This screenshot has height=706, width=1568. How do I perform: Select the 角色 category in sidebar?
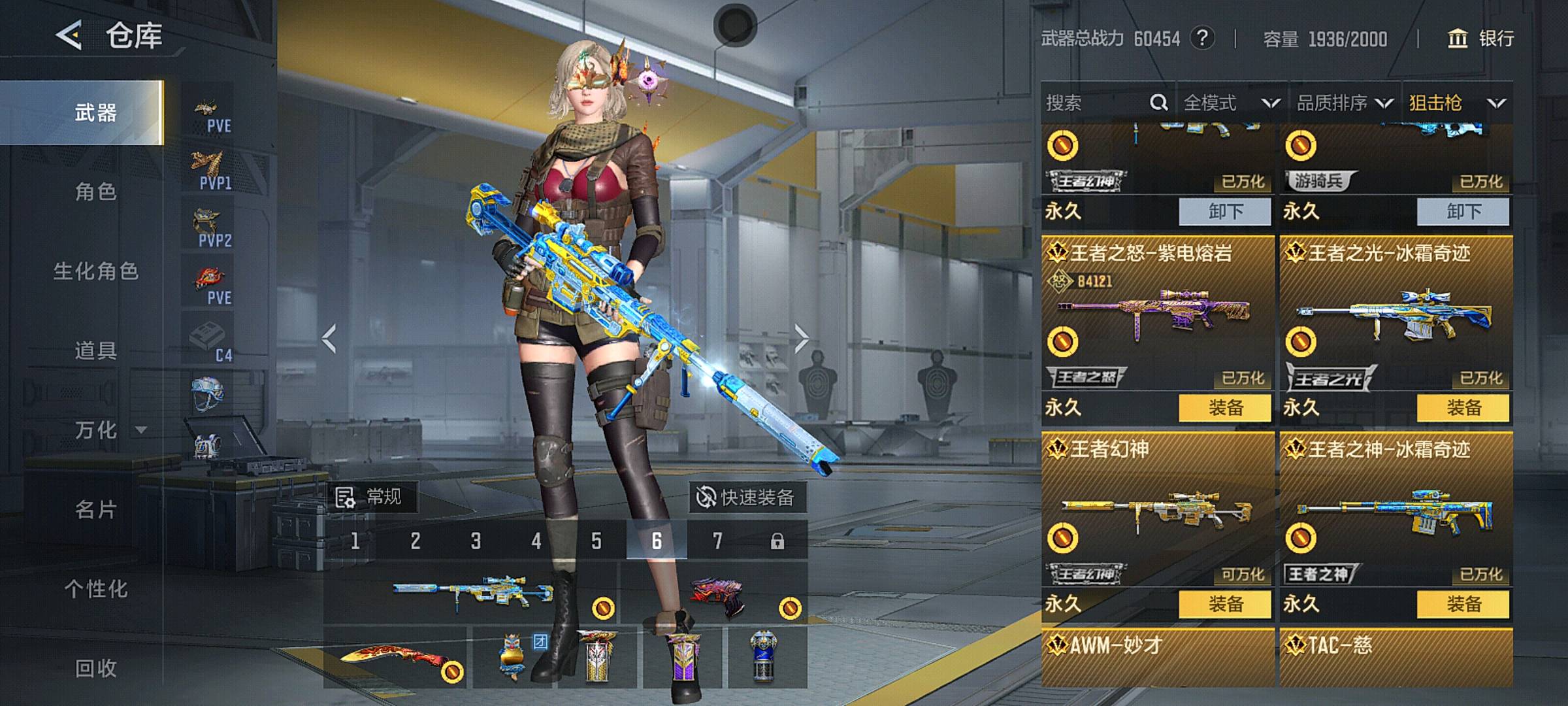tap(95, 192)
